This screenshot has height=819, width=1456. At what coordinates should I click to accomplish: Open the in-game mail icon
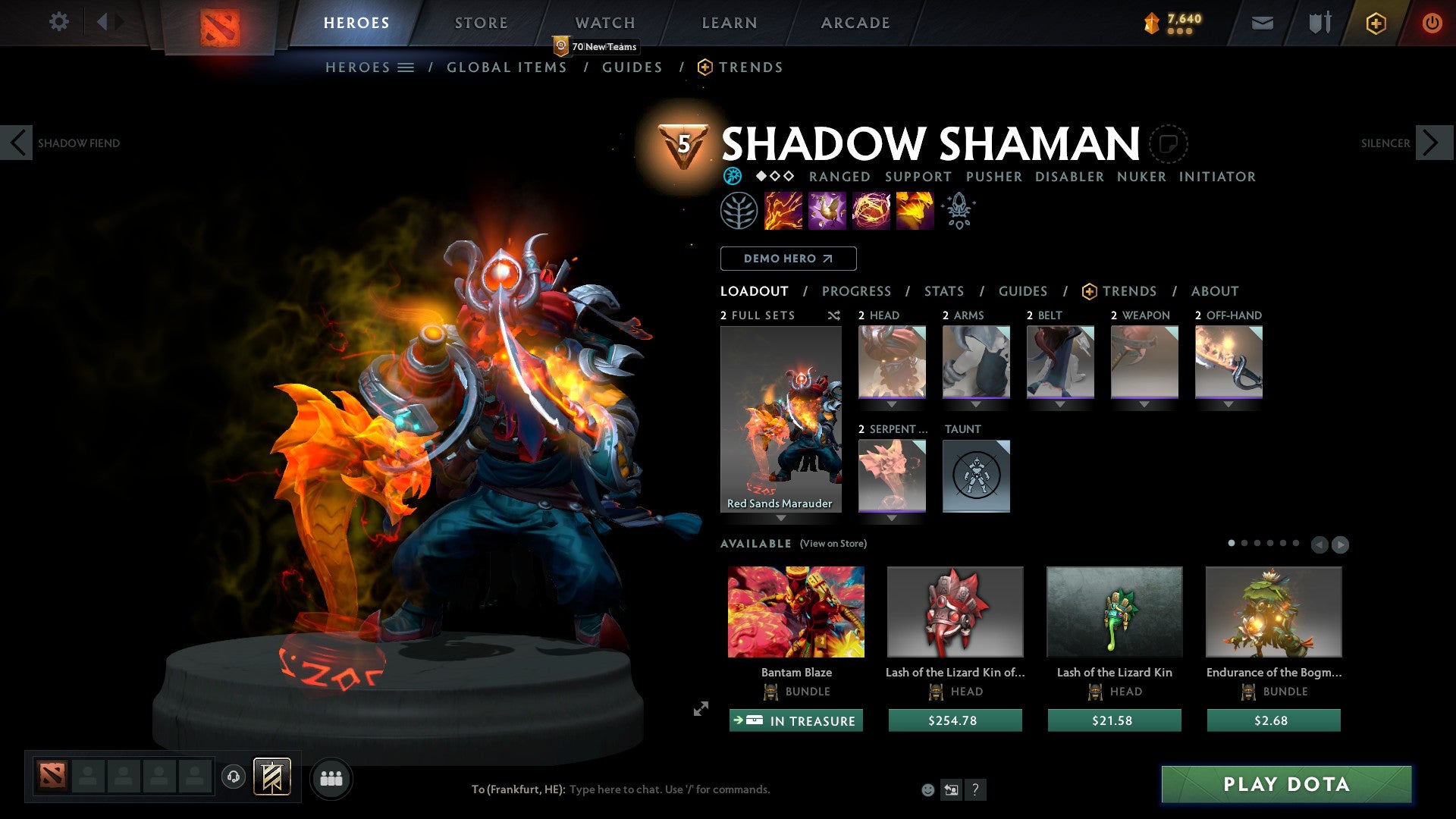point(1262,23)
